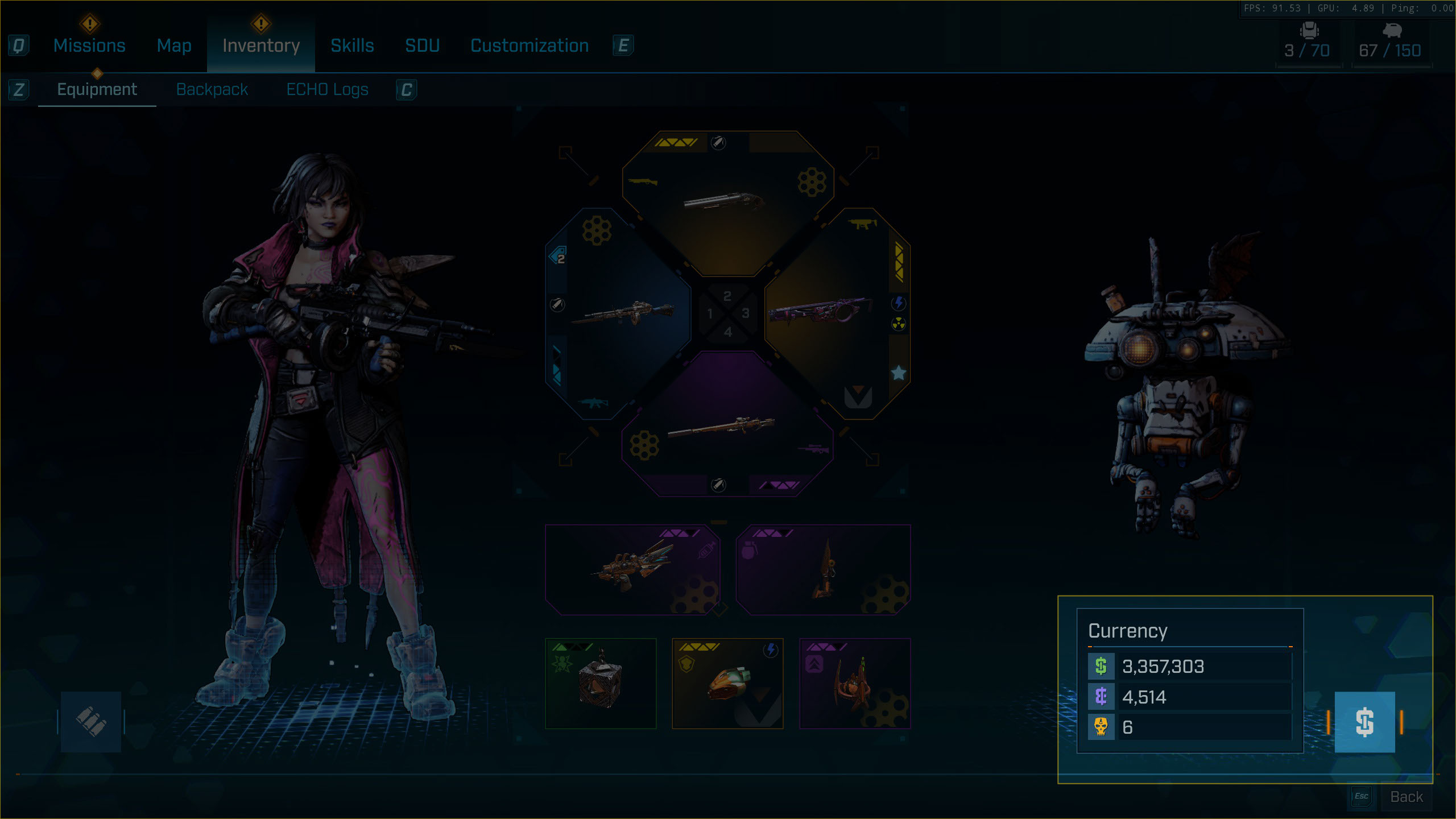This screenshot has height=819, width=1456.
Task: Toggle the currency dollar-sign button
Action: (x=1364, y=722)
